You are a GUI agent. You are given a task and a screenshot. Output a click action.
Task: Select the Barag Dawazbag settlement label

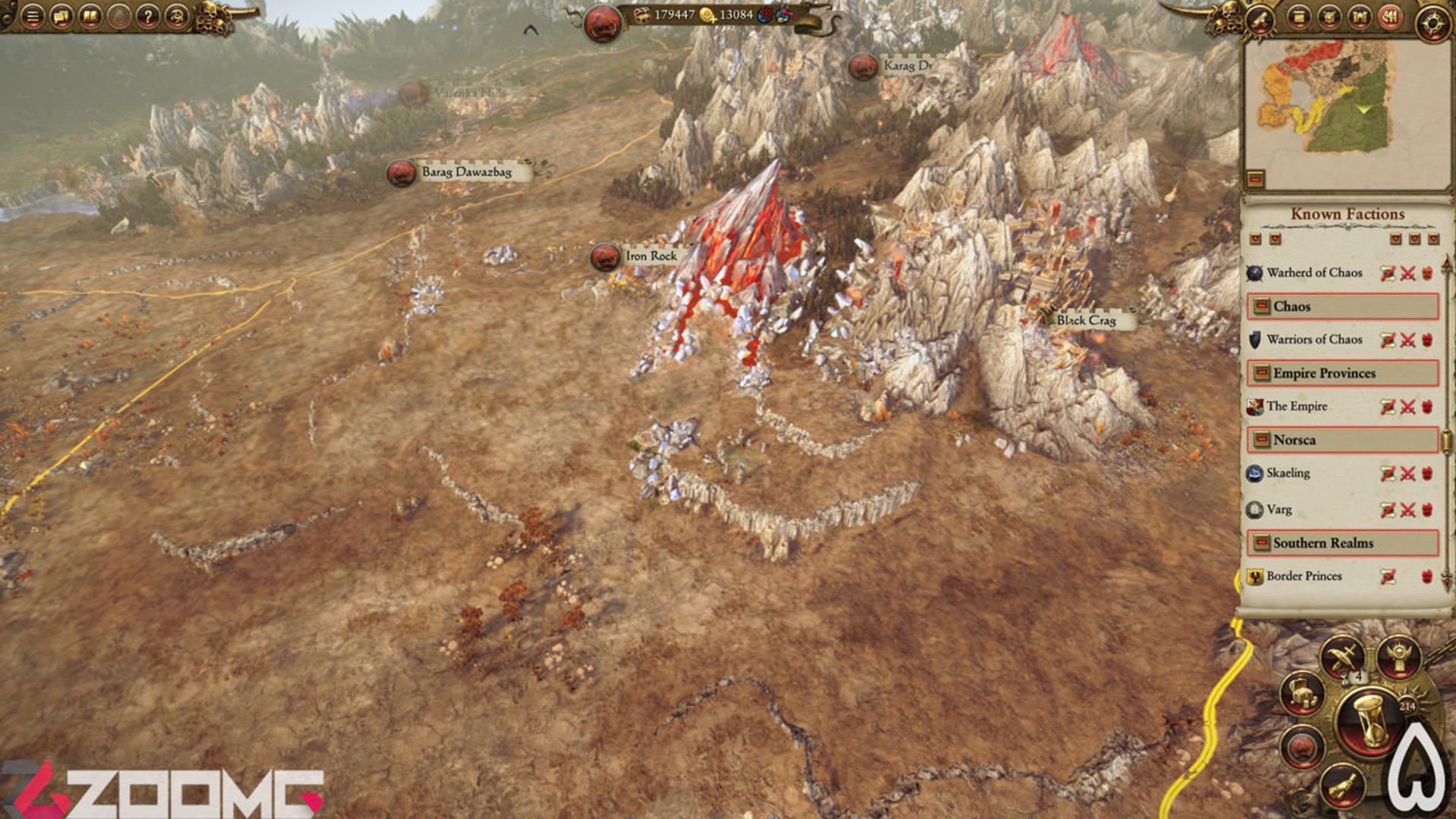(466, 172)
